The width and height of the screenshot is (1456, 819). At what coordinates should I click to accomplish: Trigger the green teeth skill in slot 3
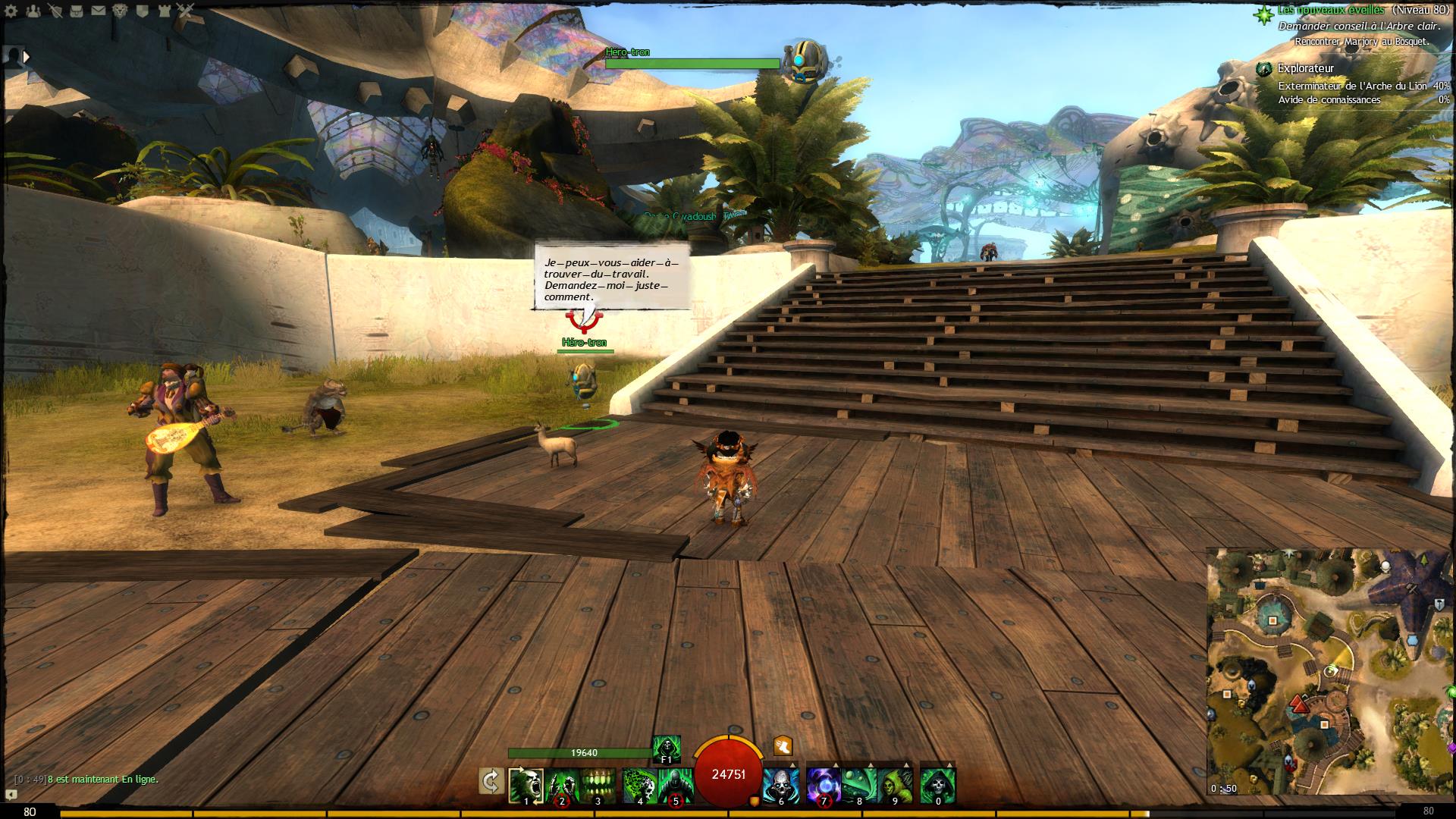(x=598, y=784)
